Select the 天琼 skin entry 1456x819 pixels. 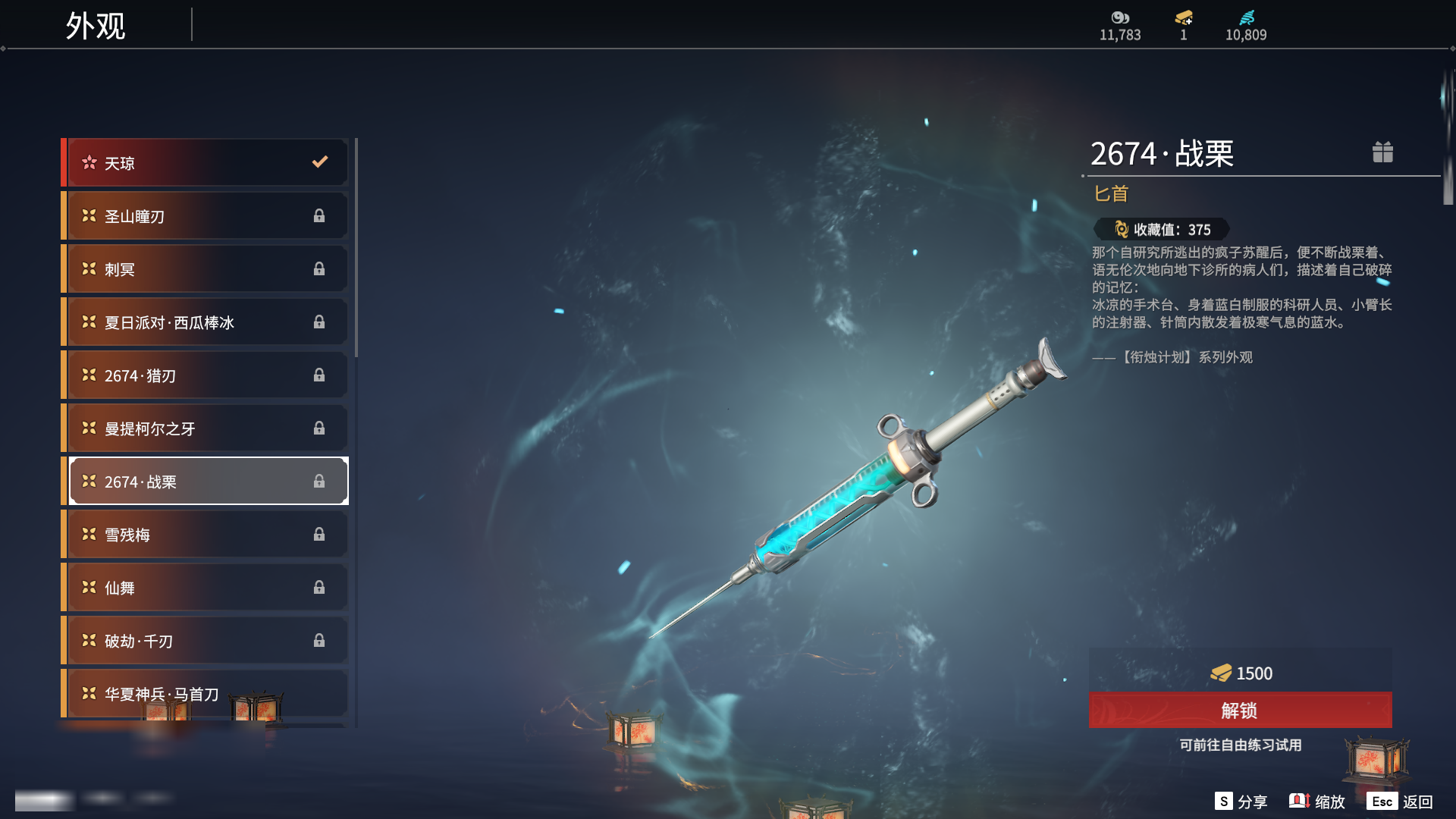click(x=206, y=163)
